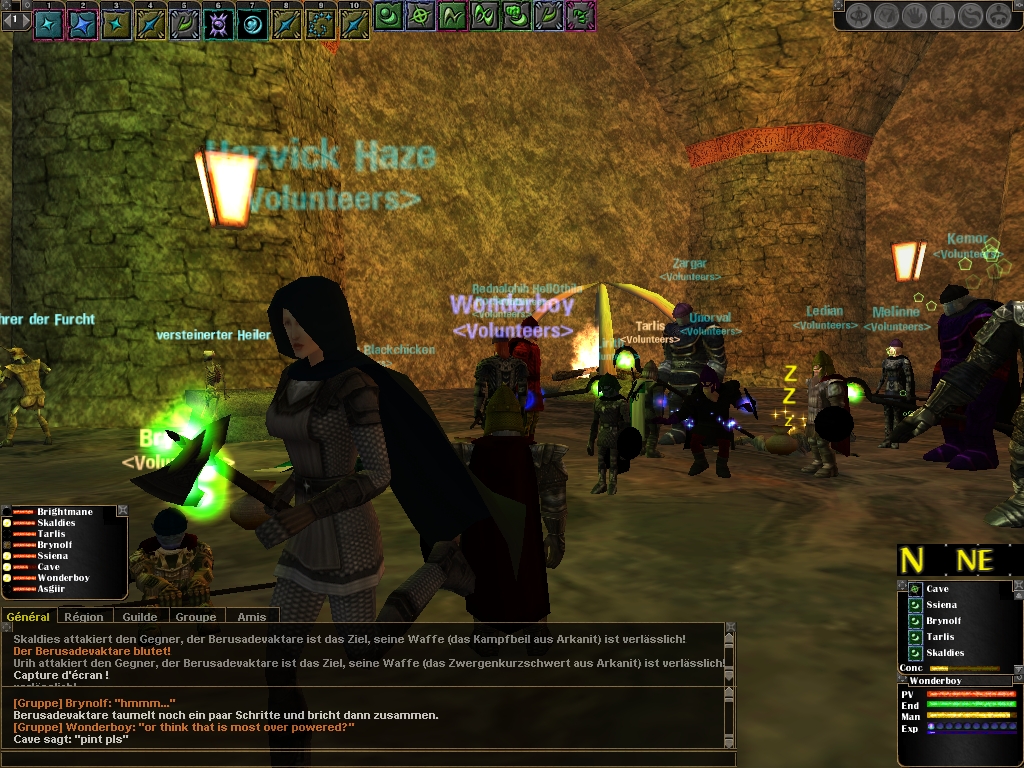
Task: Open the Guilde chat tab
Action: (140, 617)
